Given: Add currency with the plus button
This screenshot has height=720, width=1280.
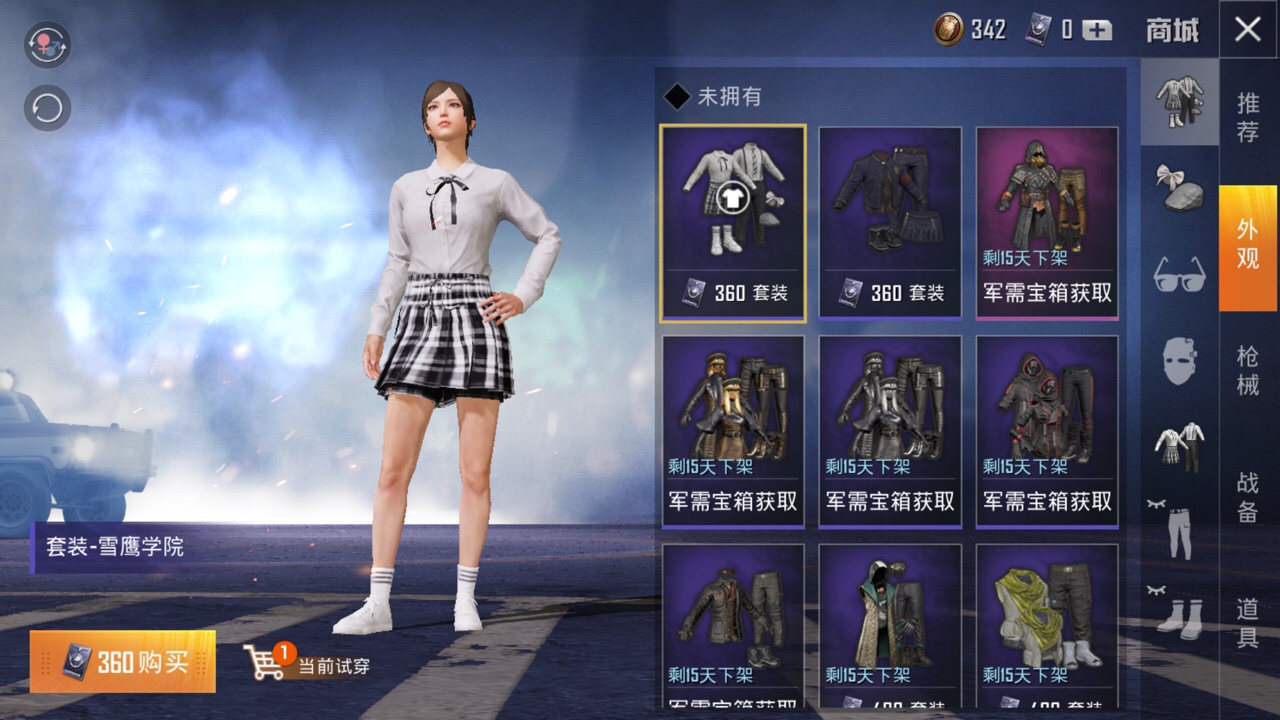Looking at the screenshot, I should (x=1097, y=30).
